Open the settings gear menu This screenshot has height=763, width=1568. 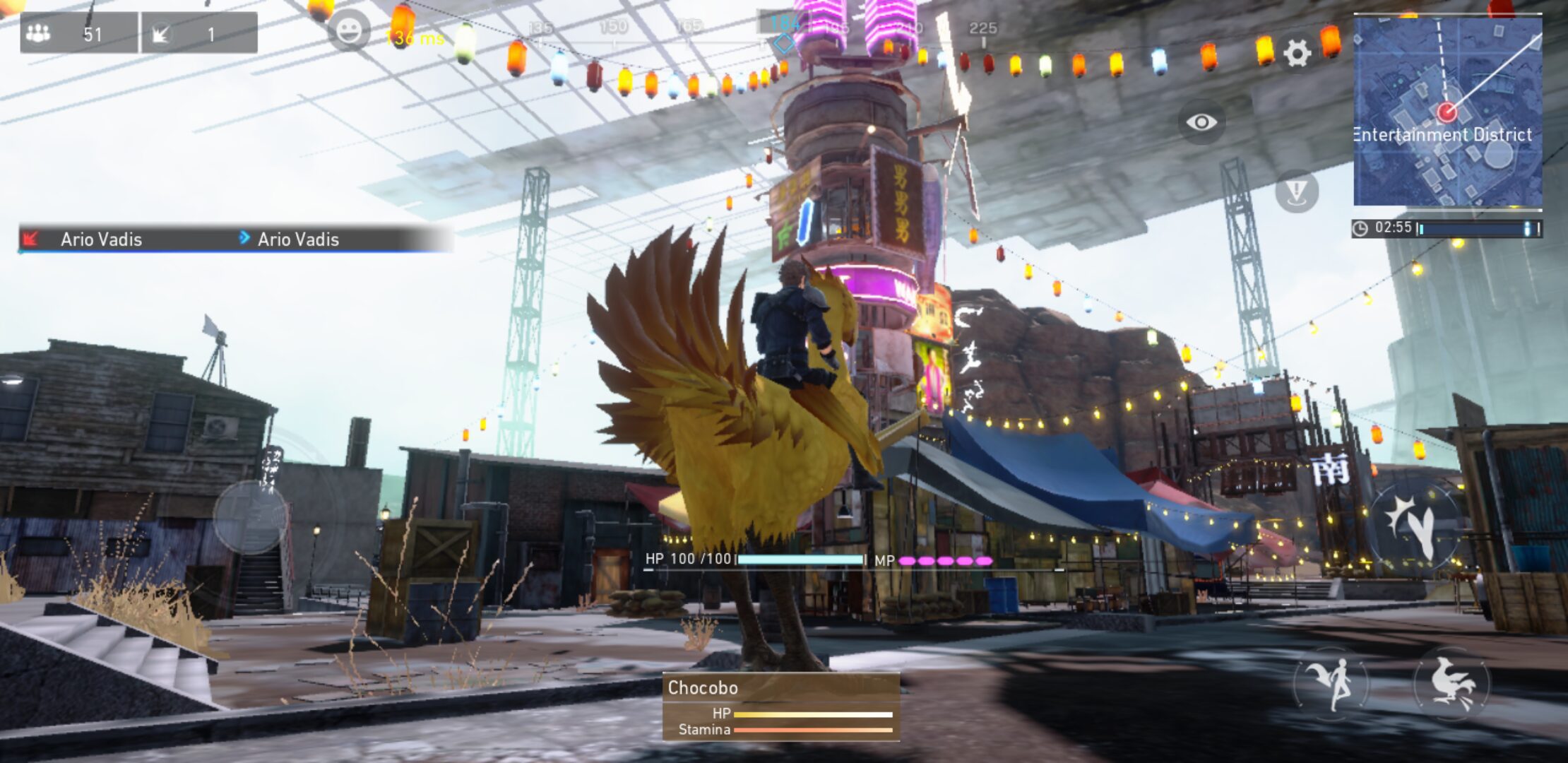pyautogui.click(x=1297, y=54)
